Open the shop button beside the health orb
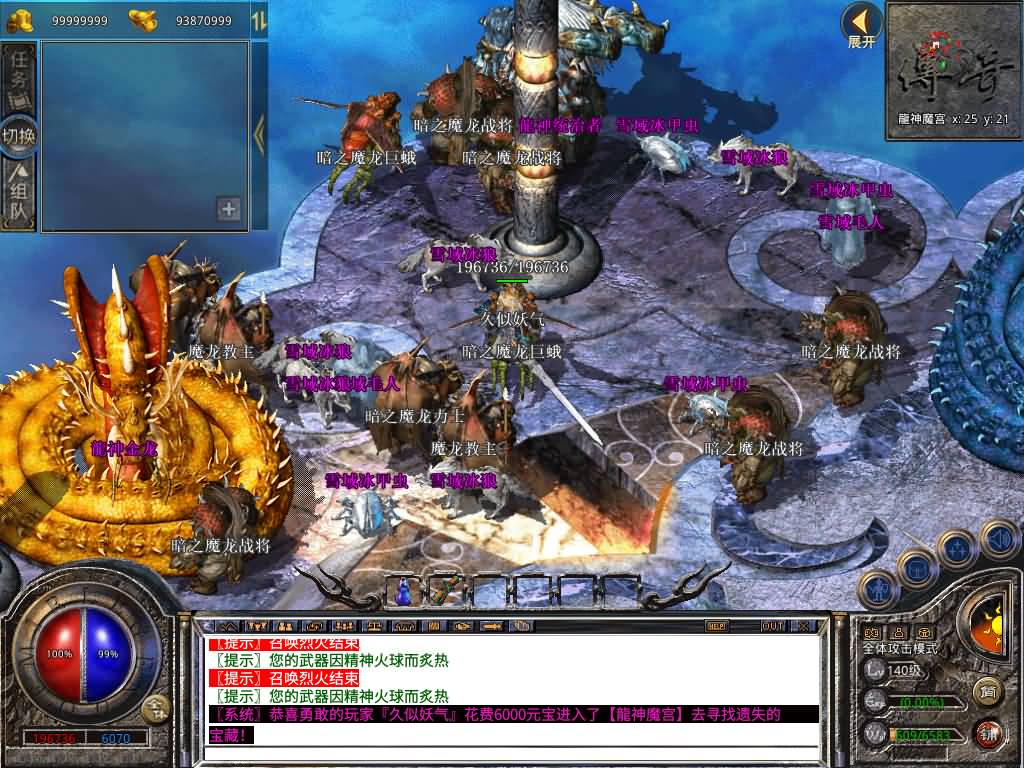 [x=154, y=711]
